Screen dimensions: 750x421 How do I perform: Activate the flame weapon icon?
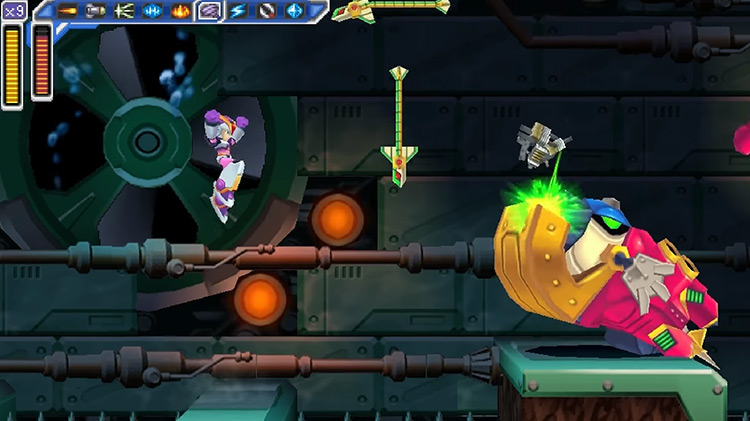(x=181, y=11)
